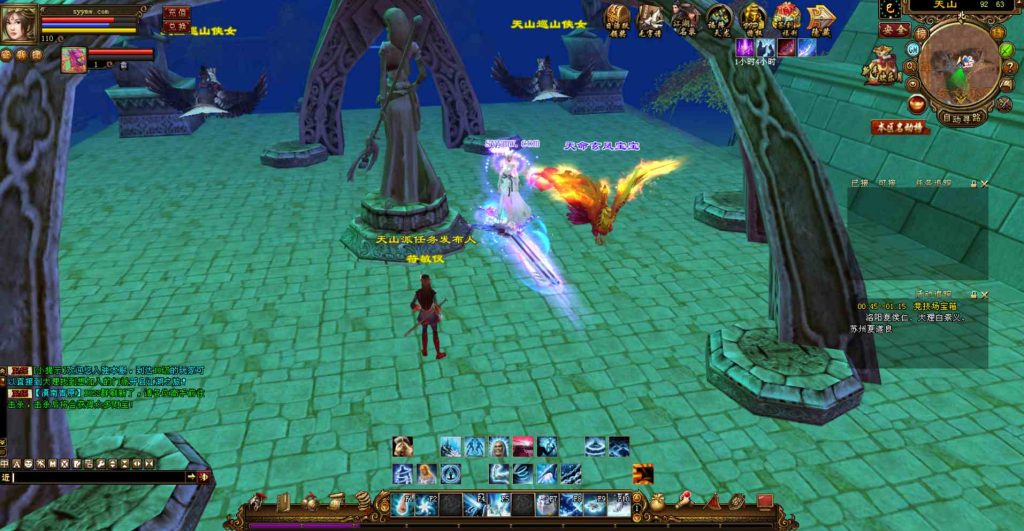The width and height of the screenshot is (1024, 531).
Task: Open the 充值 recharge button
Action: [177, 12]
